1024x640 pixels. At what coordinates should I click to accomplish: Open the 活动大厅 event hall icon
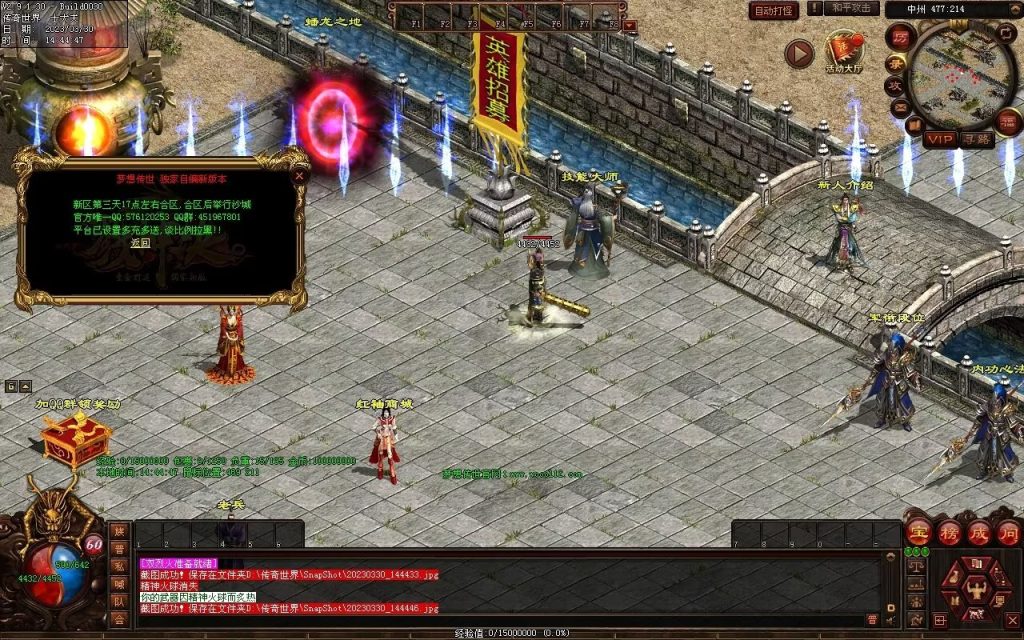(x=843, y=52)
